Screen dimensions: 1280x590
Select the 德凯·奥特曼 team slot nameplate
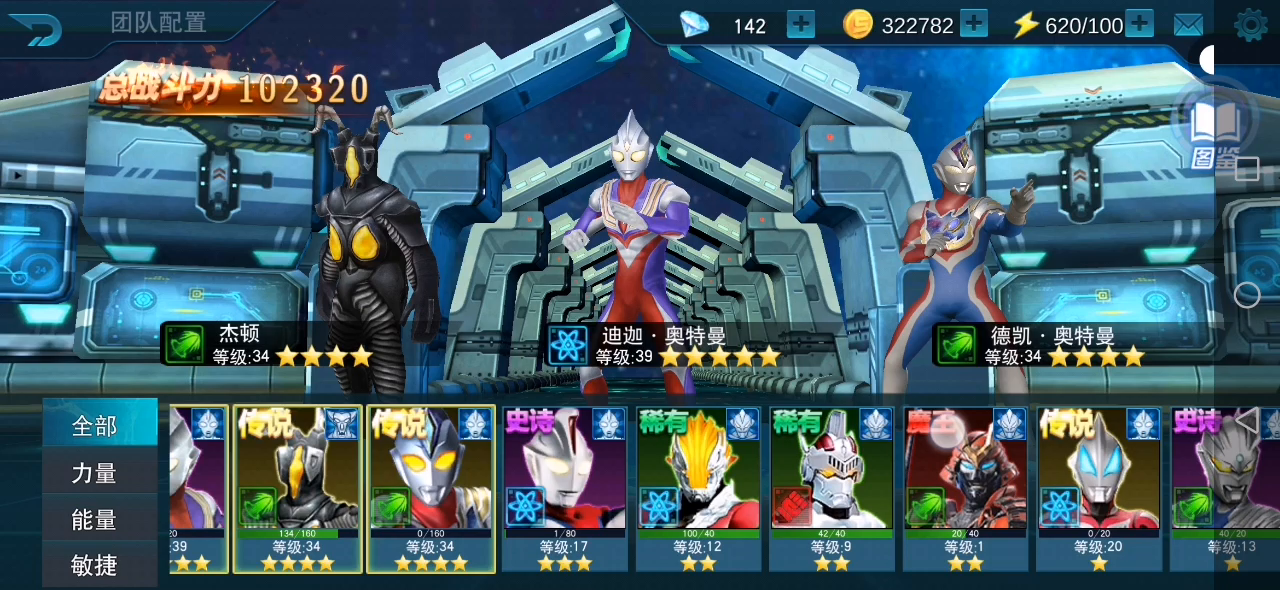(x=1038, y=344)
